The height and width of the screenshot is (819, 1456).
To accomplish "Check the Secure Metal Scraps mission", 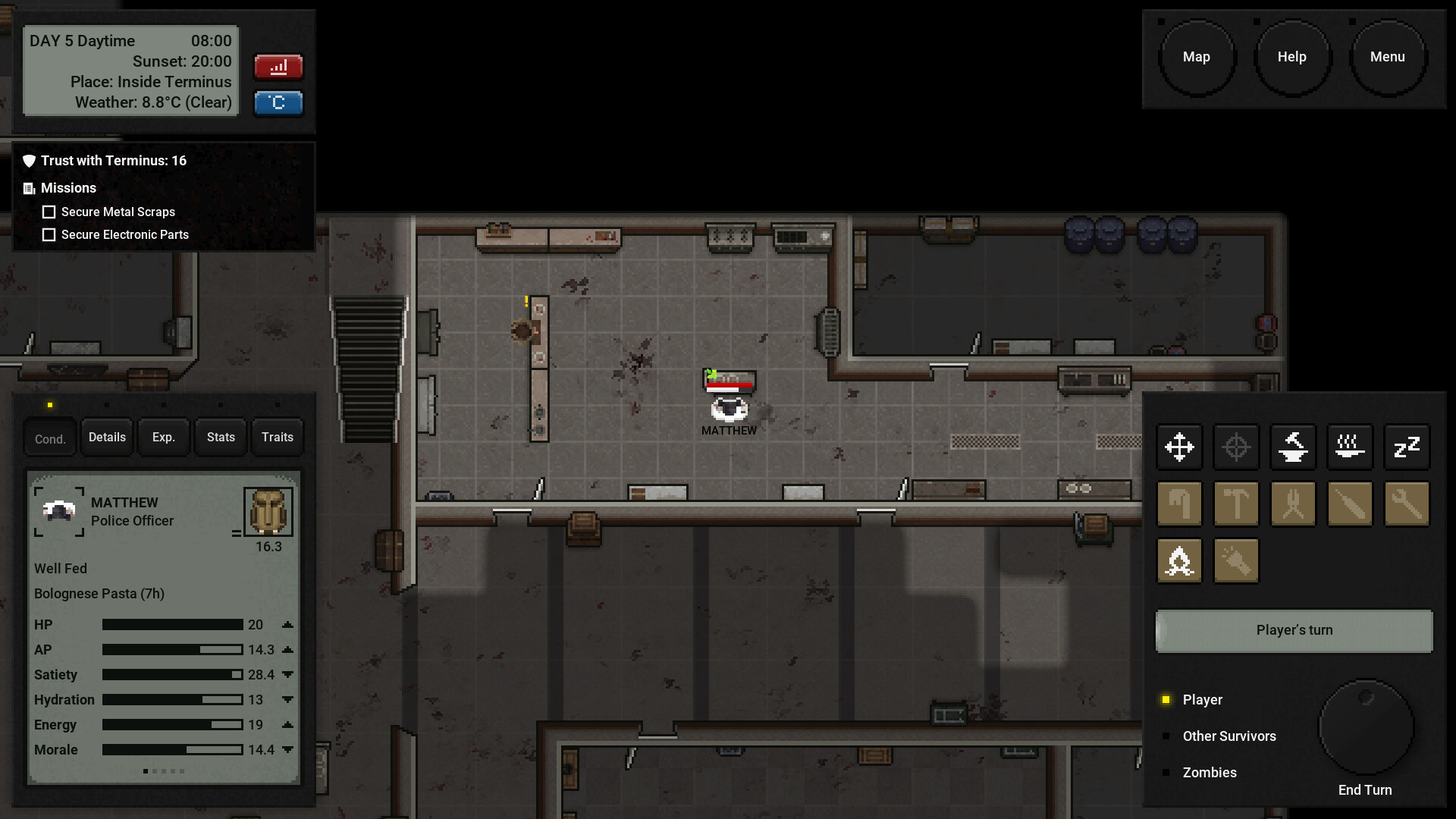I will pyautogui.click(x=49, y=212).
